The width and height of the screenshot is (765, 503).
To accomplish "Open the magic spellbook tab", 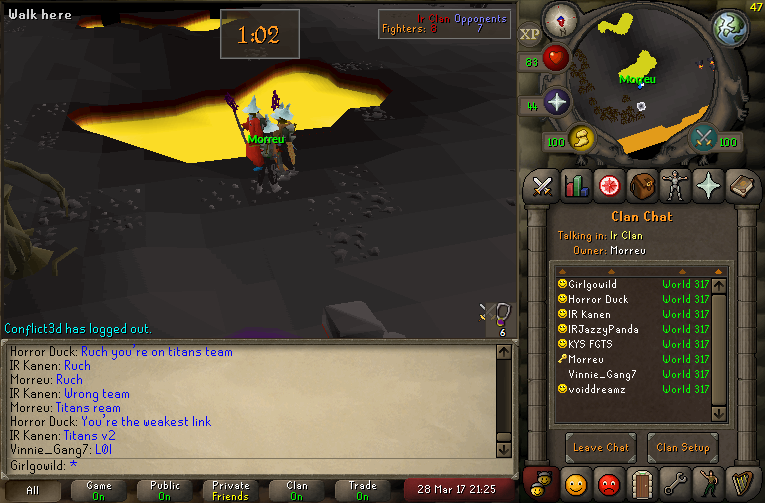I will click(x=740, y=185).
